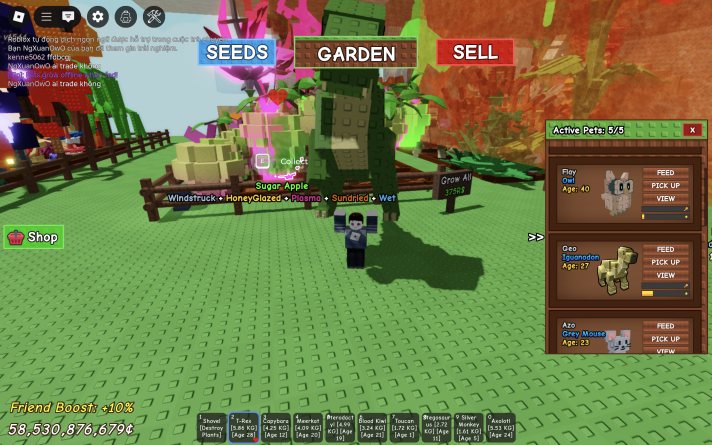Open the Shop on the left
Viewport: 712px width, 445px height.
click(34, 237)
